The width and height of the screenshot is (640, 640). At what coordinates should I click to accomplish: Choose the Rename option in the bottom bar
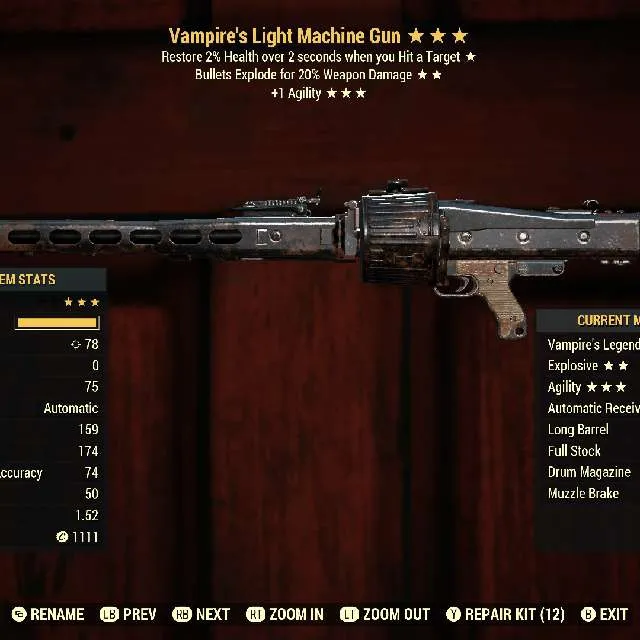(x=48, y=614)
